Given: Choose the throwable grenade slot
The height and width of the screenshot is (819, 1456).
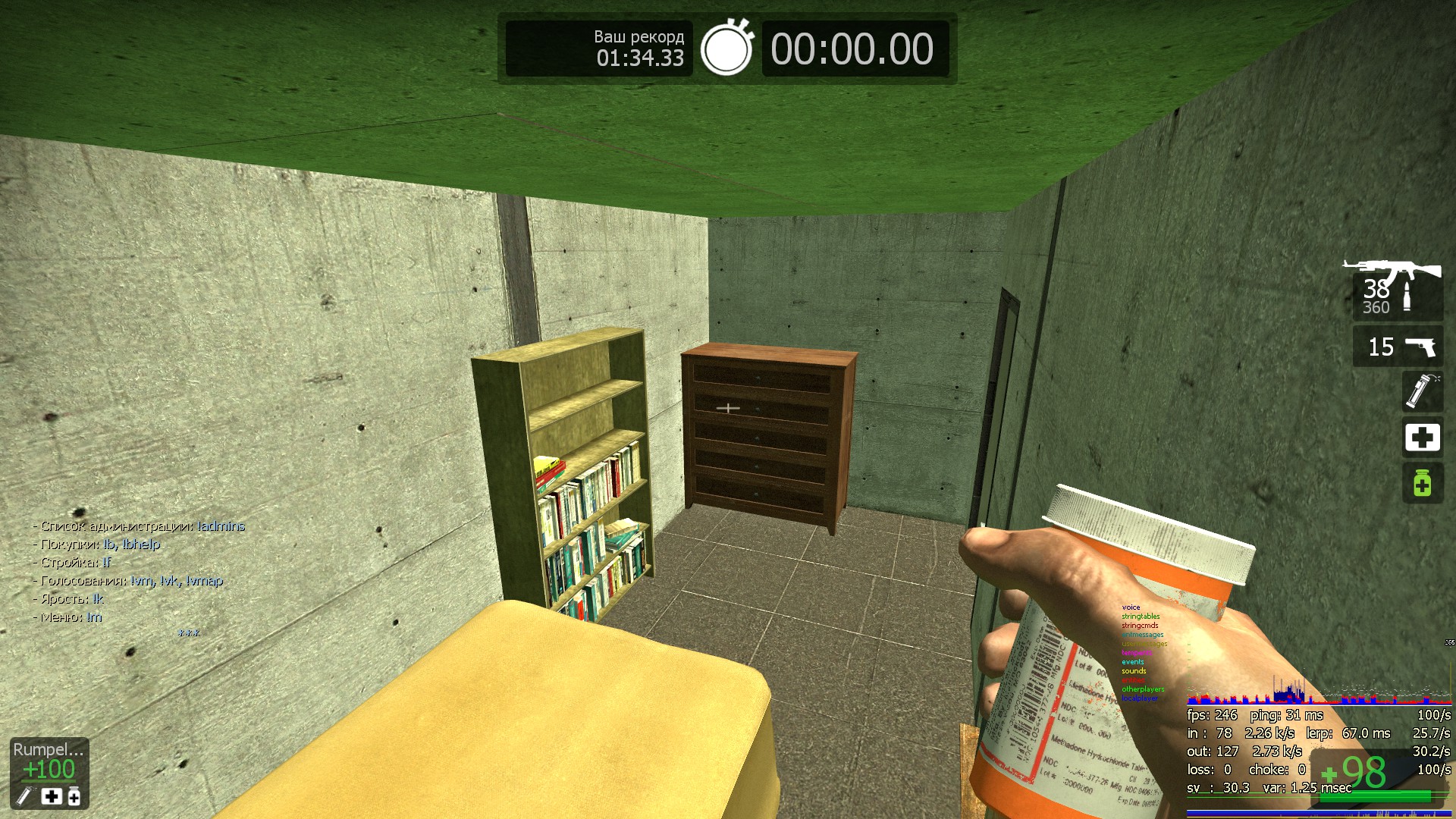Looking at the screenshot, I should click(1421, 391).
